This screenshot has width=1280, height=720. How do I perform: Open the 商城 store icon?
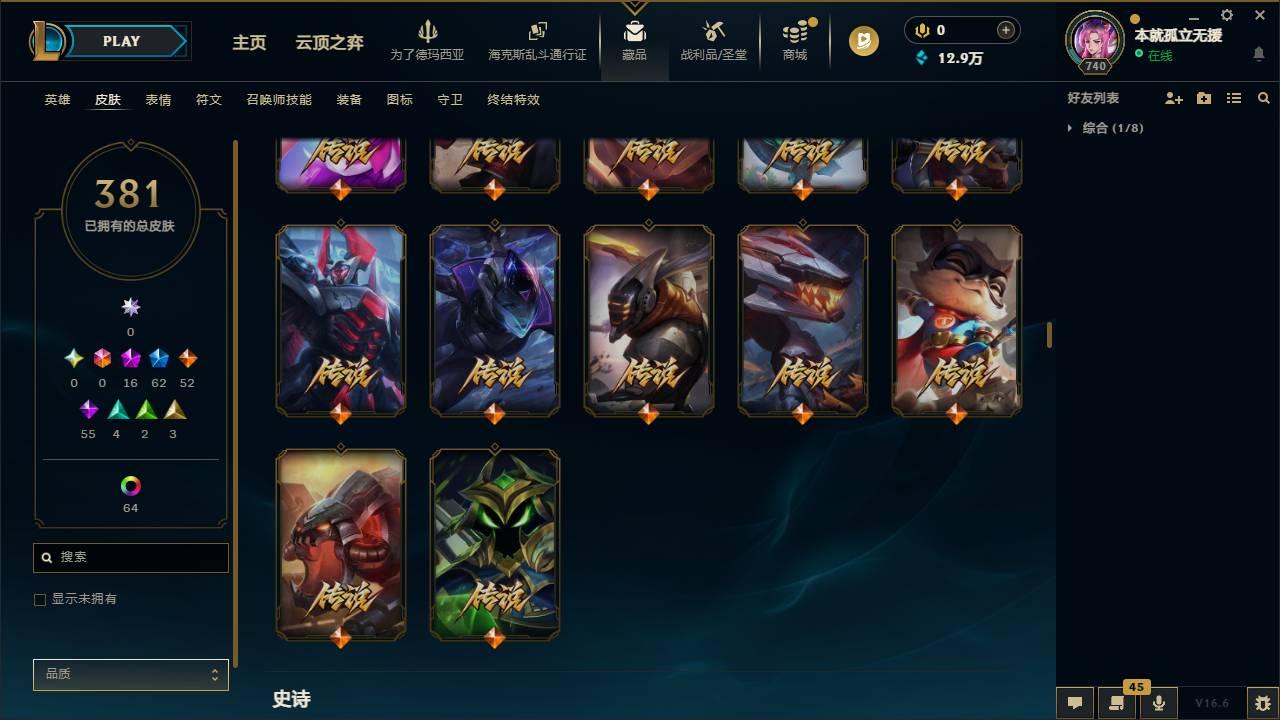tap(795, 40)
